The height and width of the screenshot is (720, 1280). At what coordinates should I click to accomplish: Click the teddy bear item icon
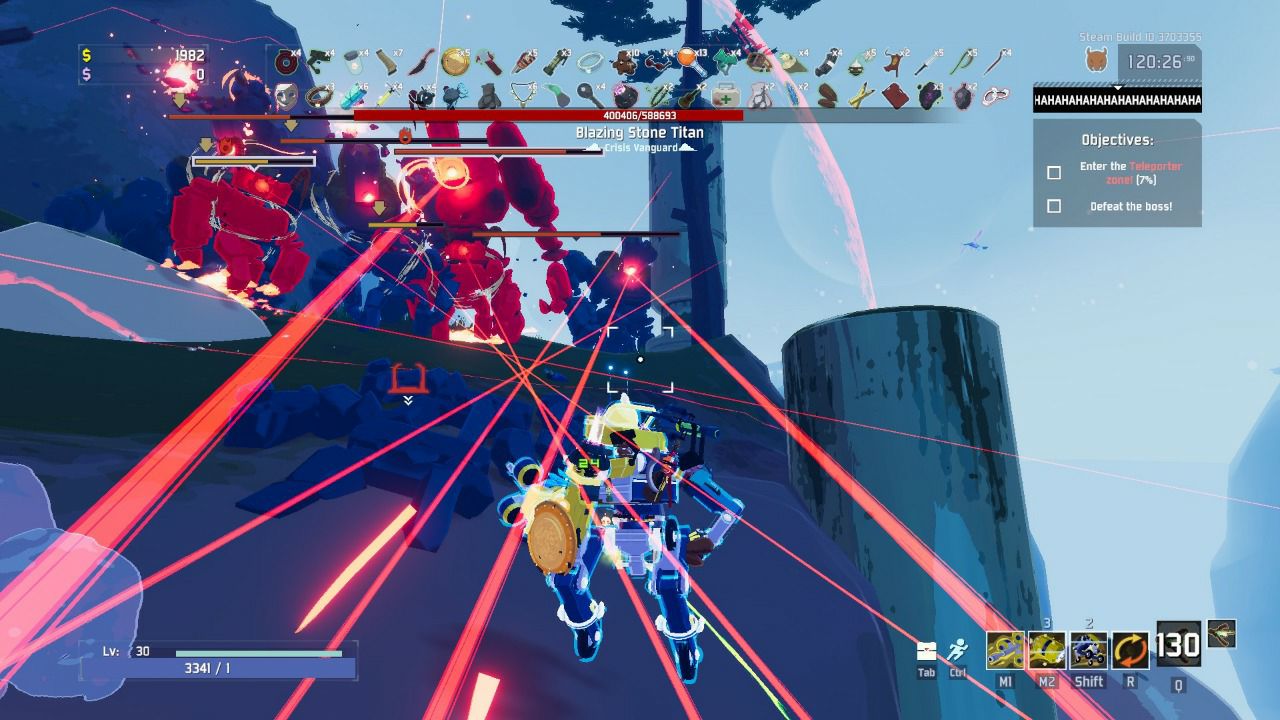click(x=626, y=62)
